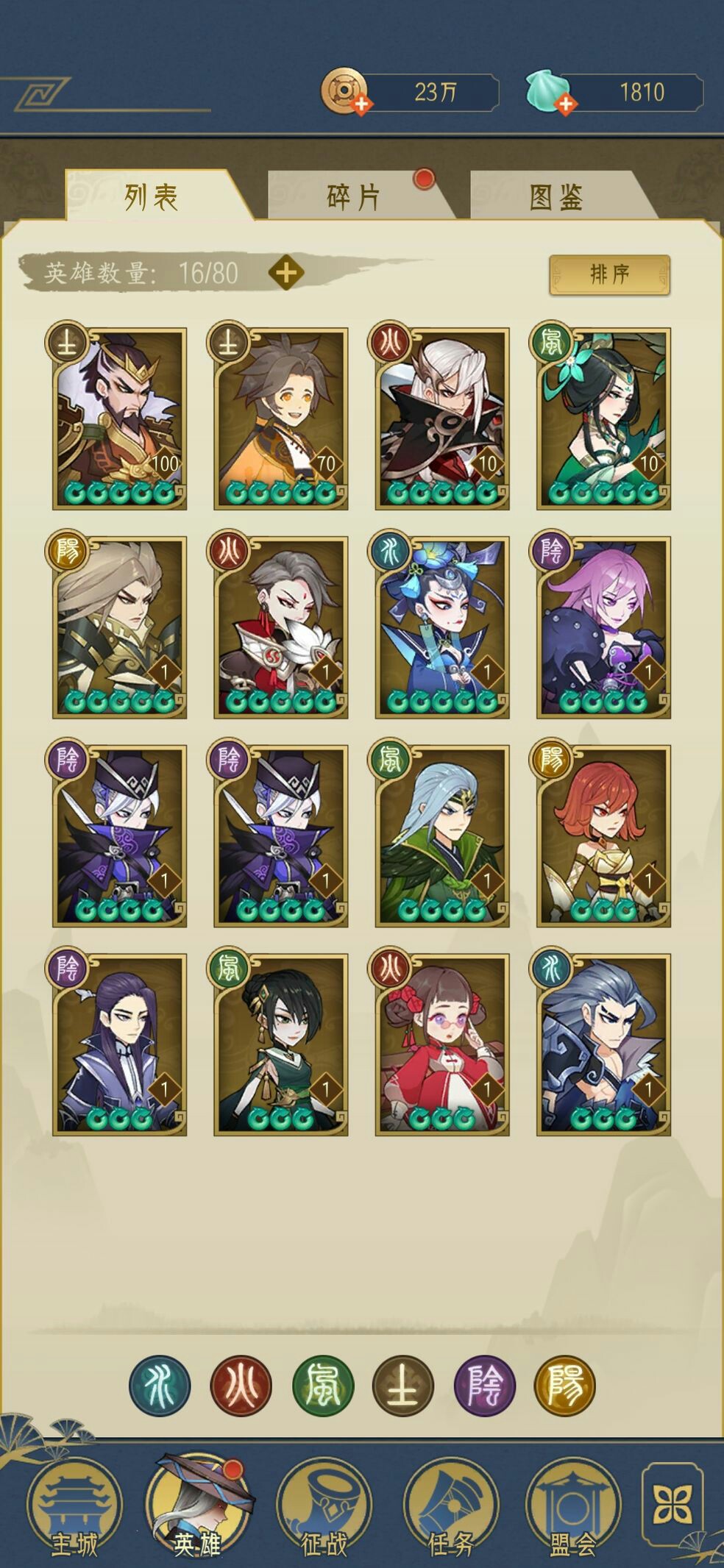Add jade currency via the shell plus button
Image resolution: width=724 pixels, height=1568 pixels.
(x=565, y=104)
